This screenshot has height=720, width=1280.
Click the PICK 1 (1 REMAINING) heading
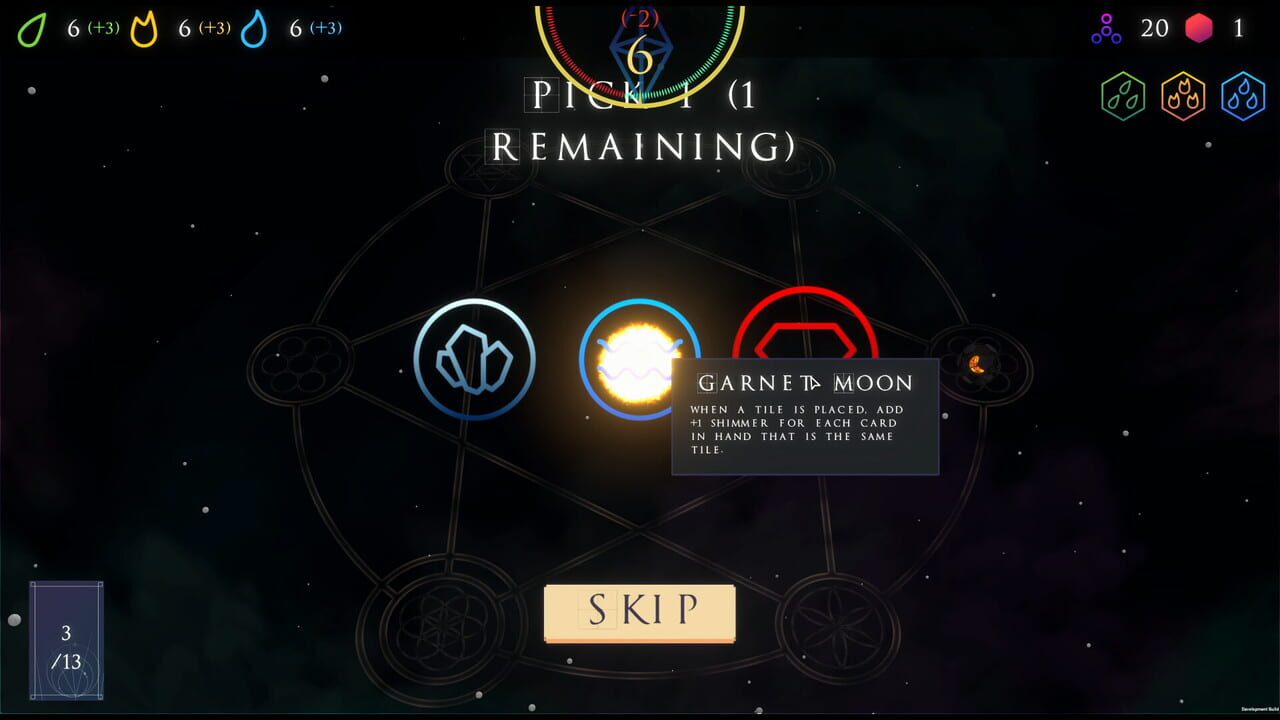(638, 120)
